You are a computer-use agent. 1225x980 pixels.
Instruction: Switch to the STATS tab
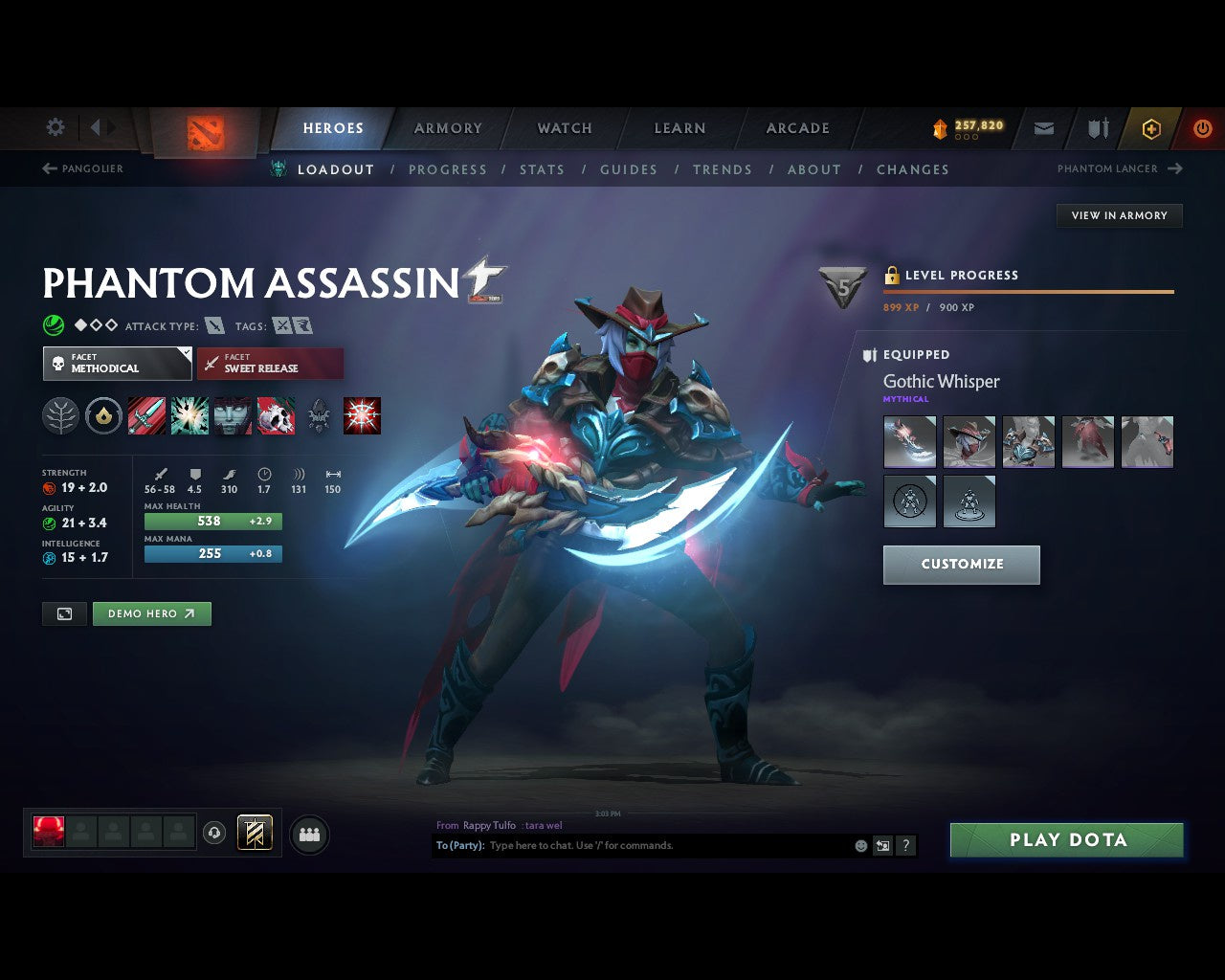[x=542, y=169]
